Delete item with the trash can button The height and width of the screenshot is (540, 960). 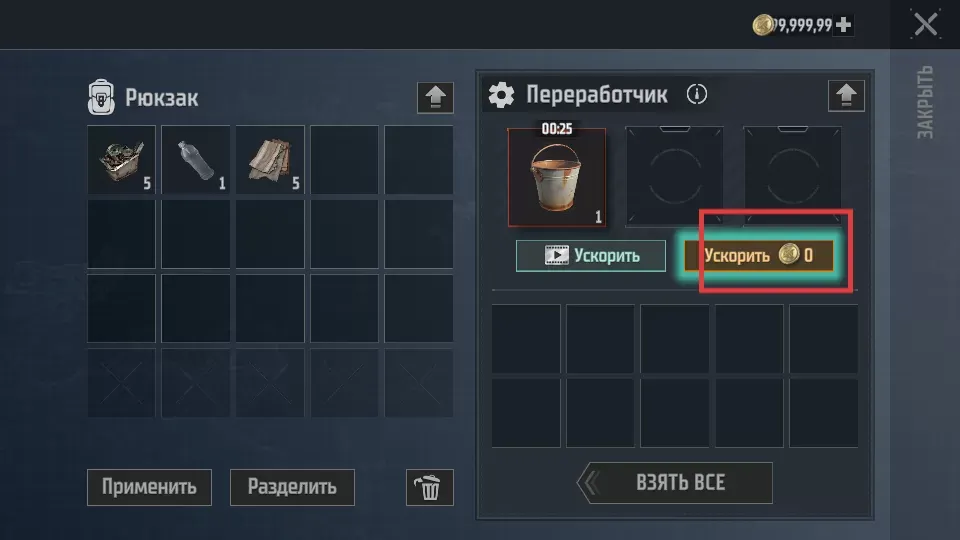click(429, 487)
